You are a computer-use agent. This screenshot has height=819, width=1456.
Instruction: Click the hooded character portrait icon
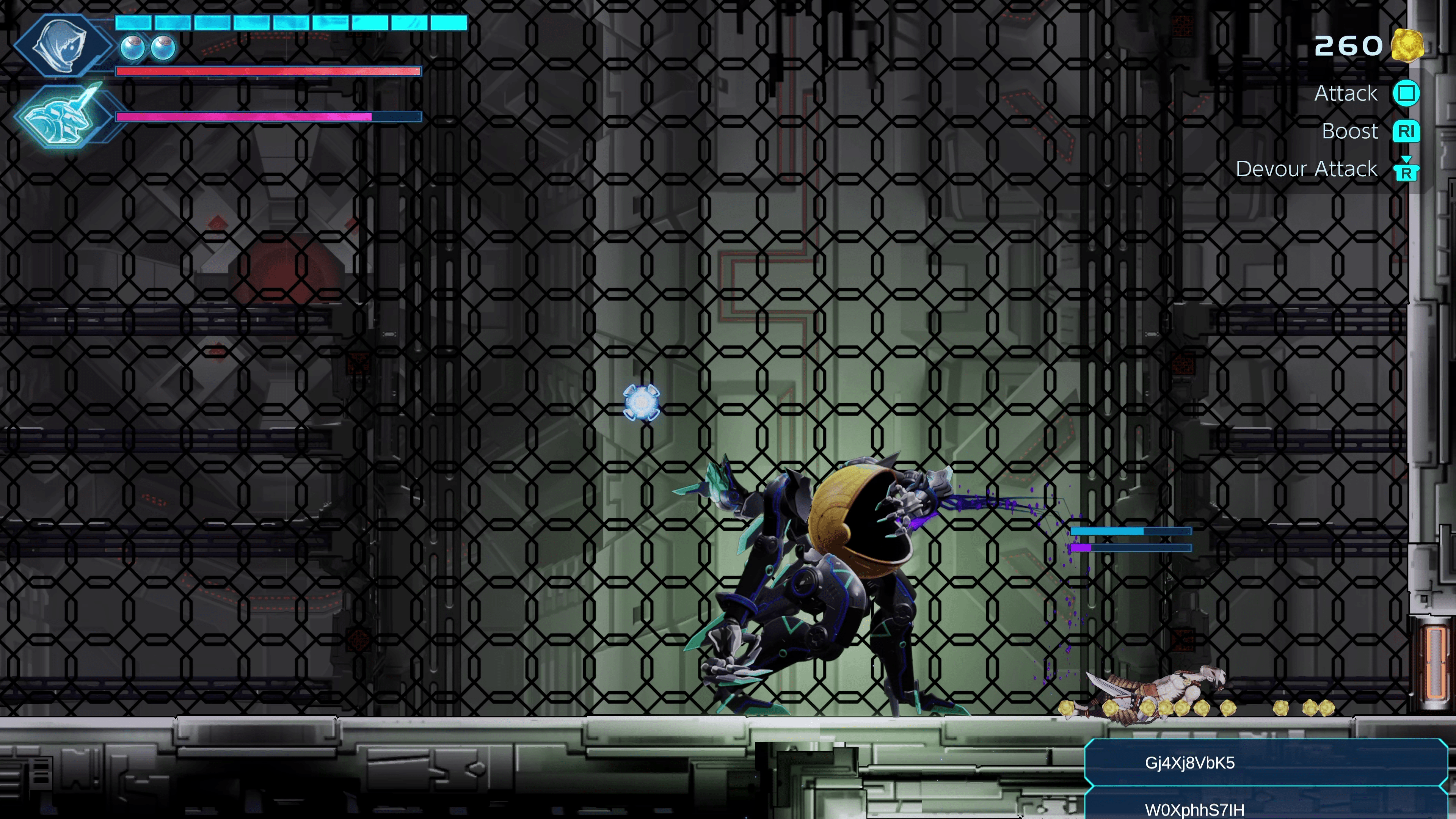tap(61, 45)
